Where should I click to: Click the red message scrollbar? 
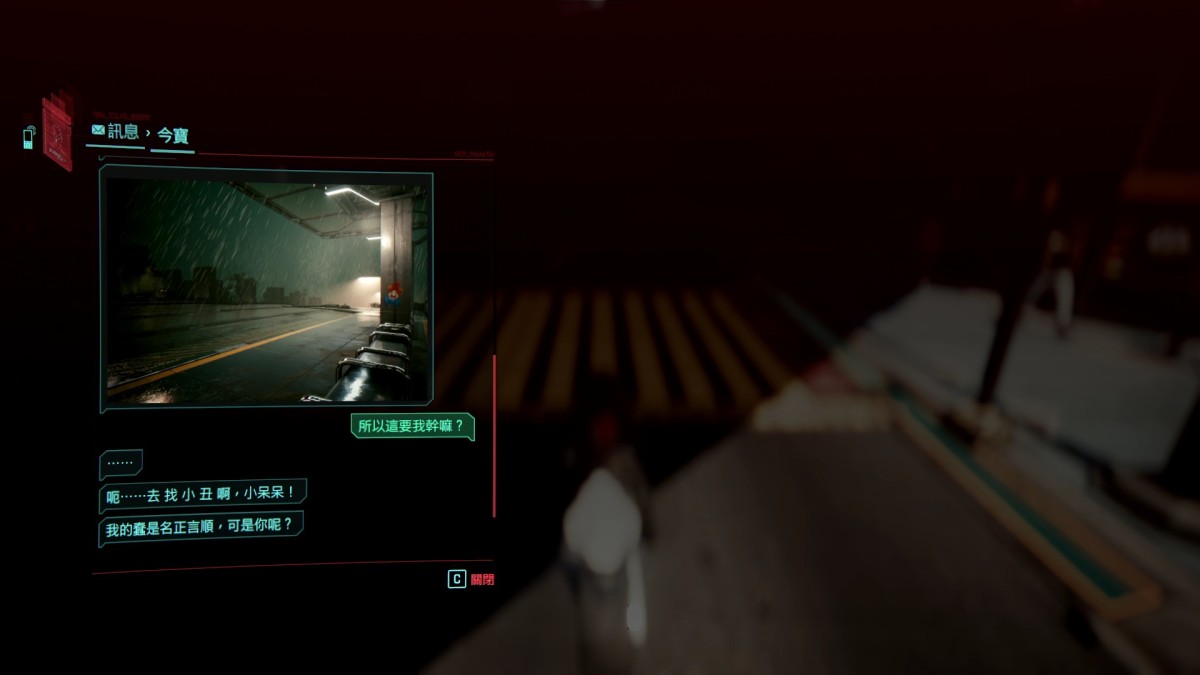pyautogui.click(x=494, y=435)
